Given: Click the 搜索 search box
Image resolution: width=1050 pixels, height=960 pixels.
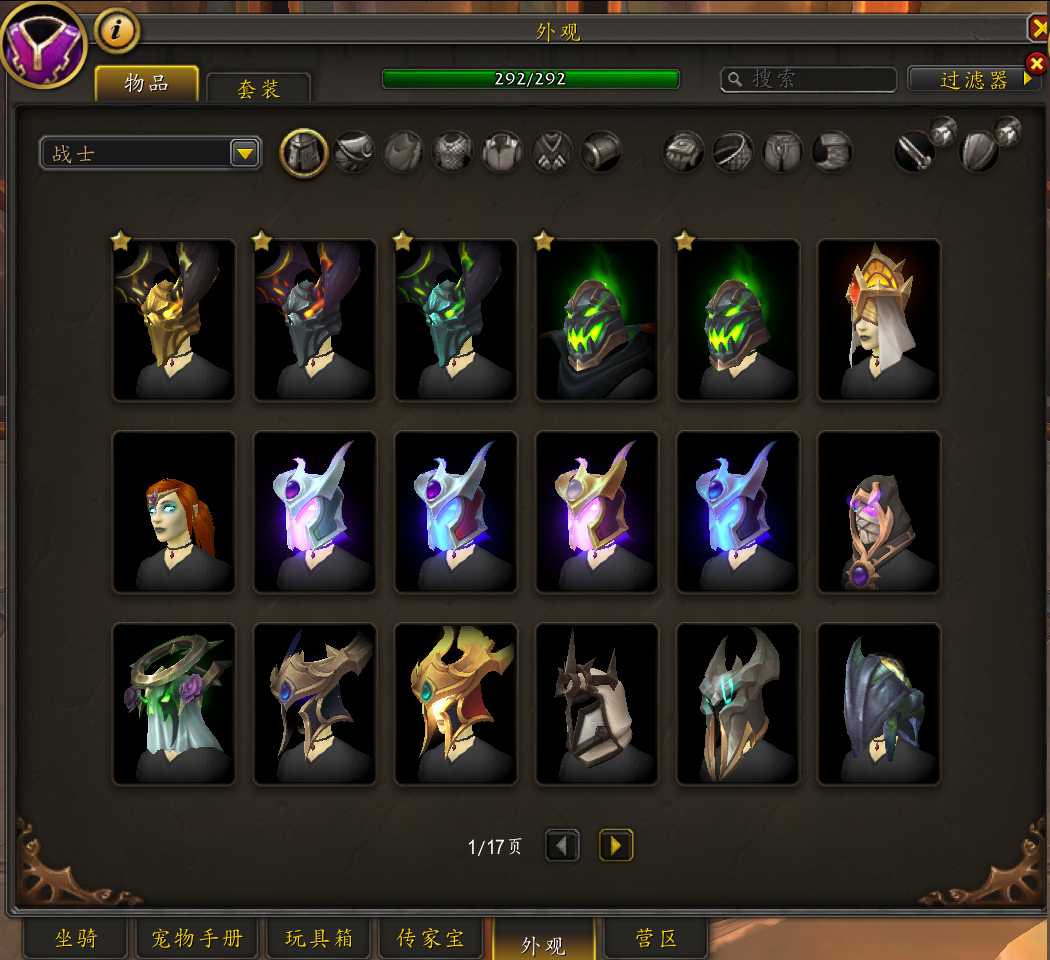Looking at the screenshot, I should 810,79.
